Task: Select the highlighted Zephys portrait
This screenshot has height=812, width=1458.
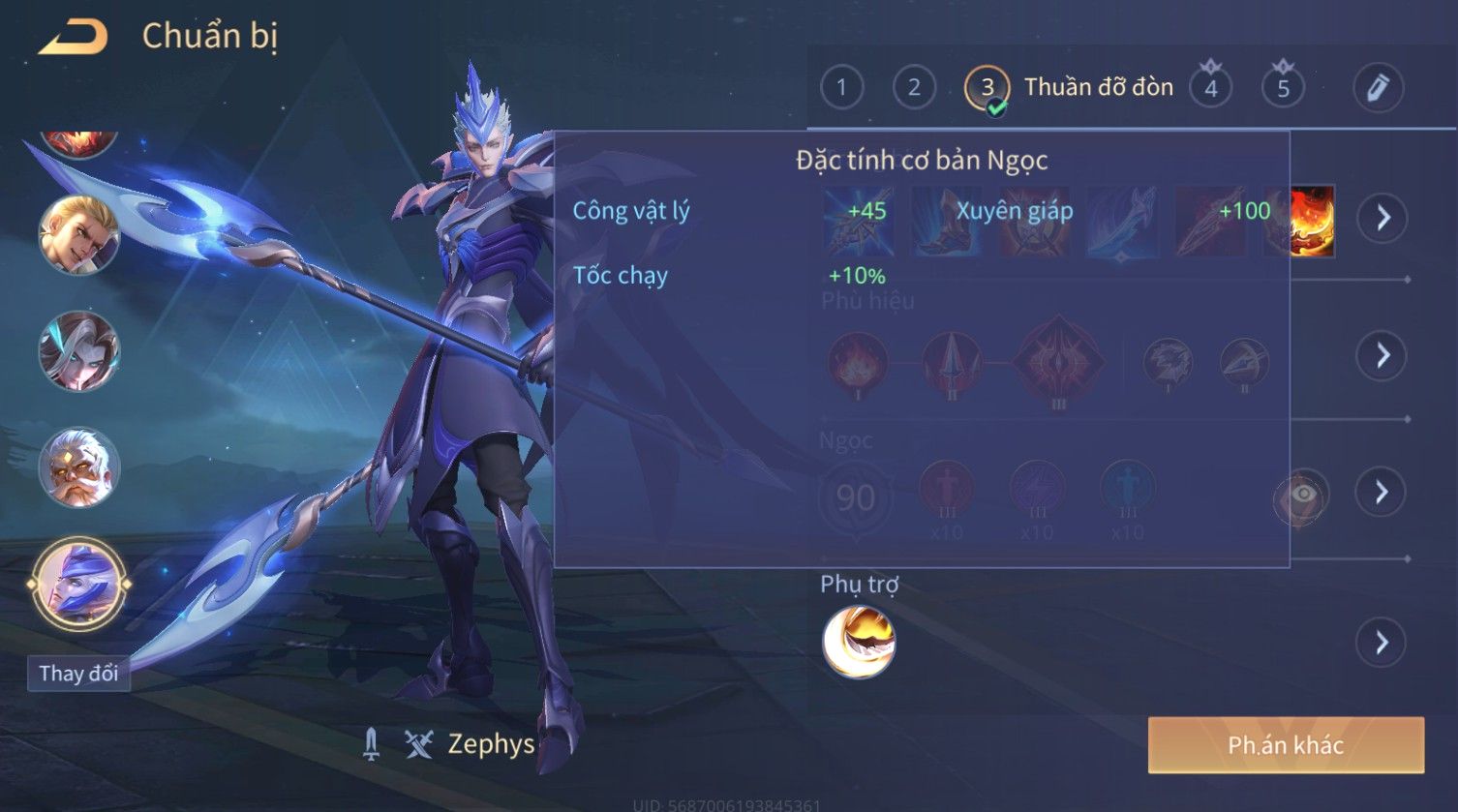Action: pos(78,585)
